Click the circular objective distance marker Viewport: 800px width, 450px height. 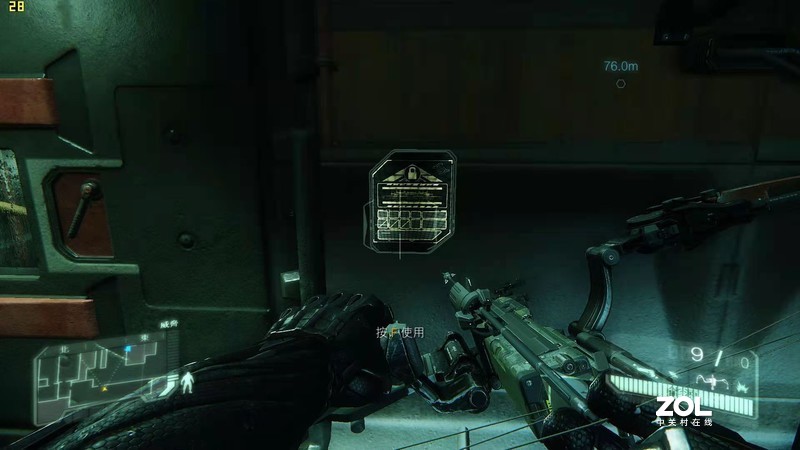tap(621, 84)
